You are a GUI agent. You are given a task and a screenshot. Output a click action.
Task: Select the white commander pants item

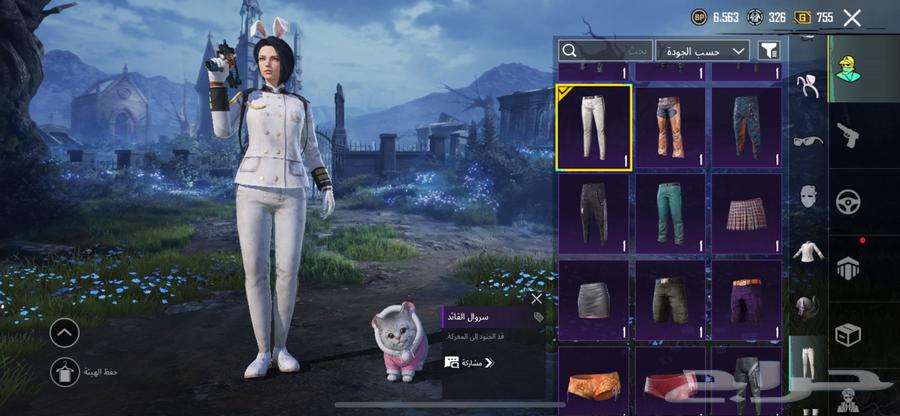coord(594,127)
